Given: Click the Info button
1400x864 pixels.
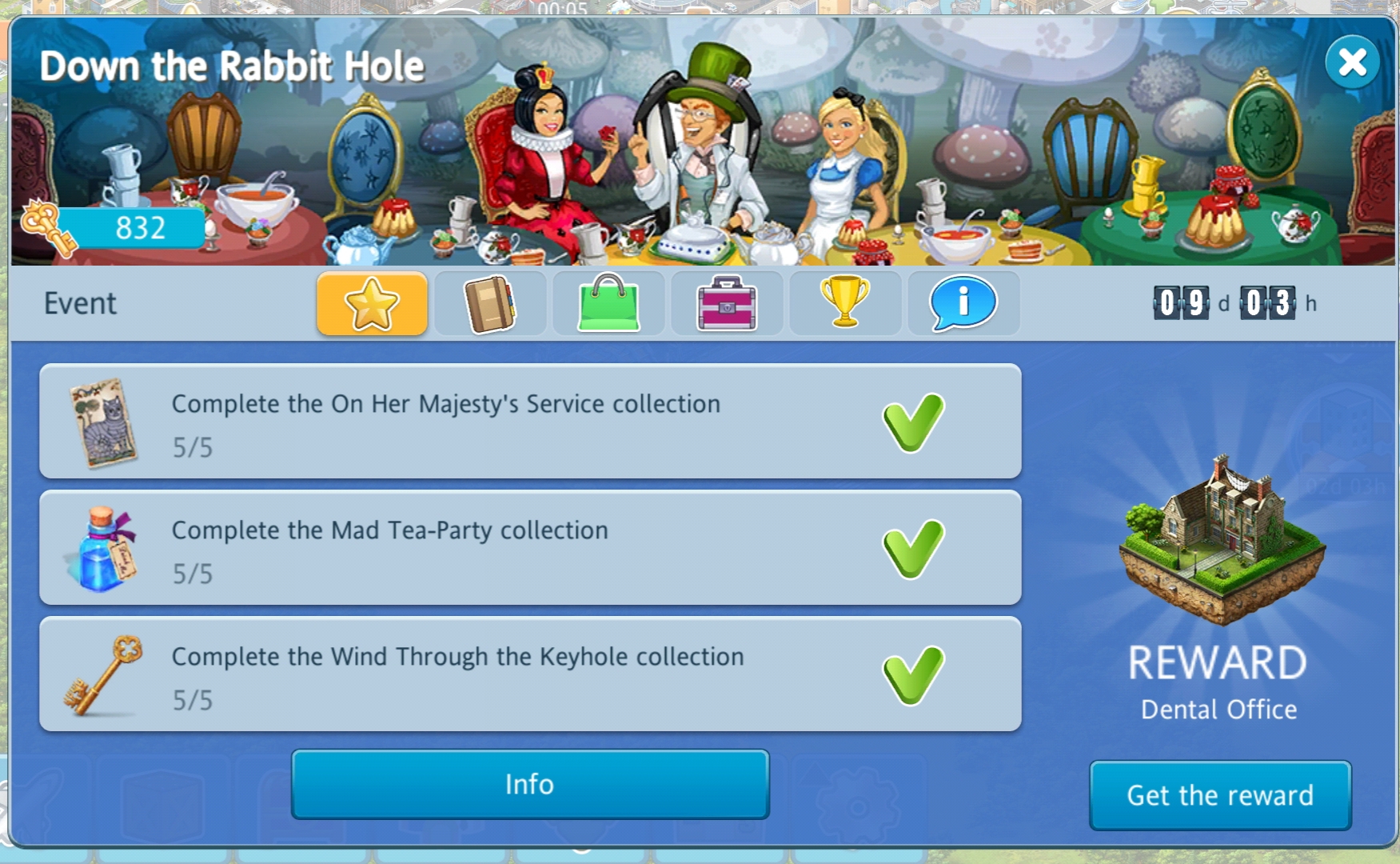Looking at the screenshot, I should 530,784.
